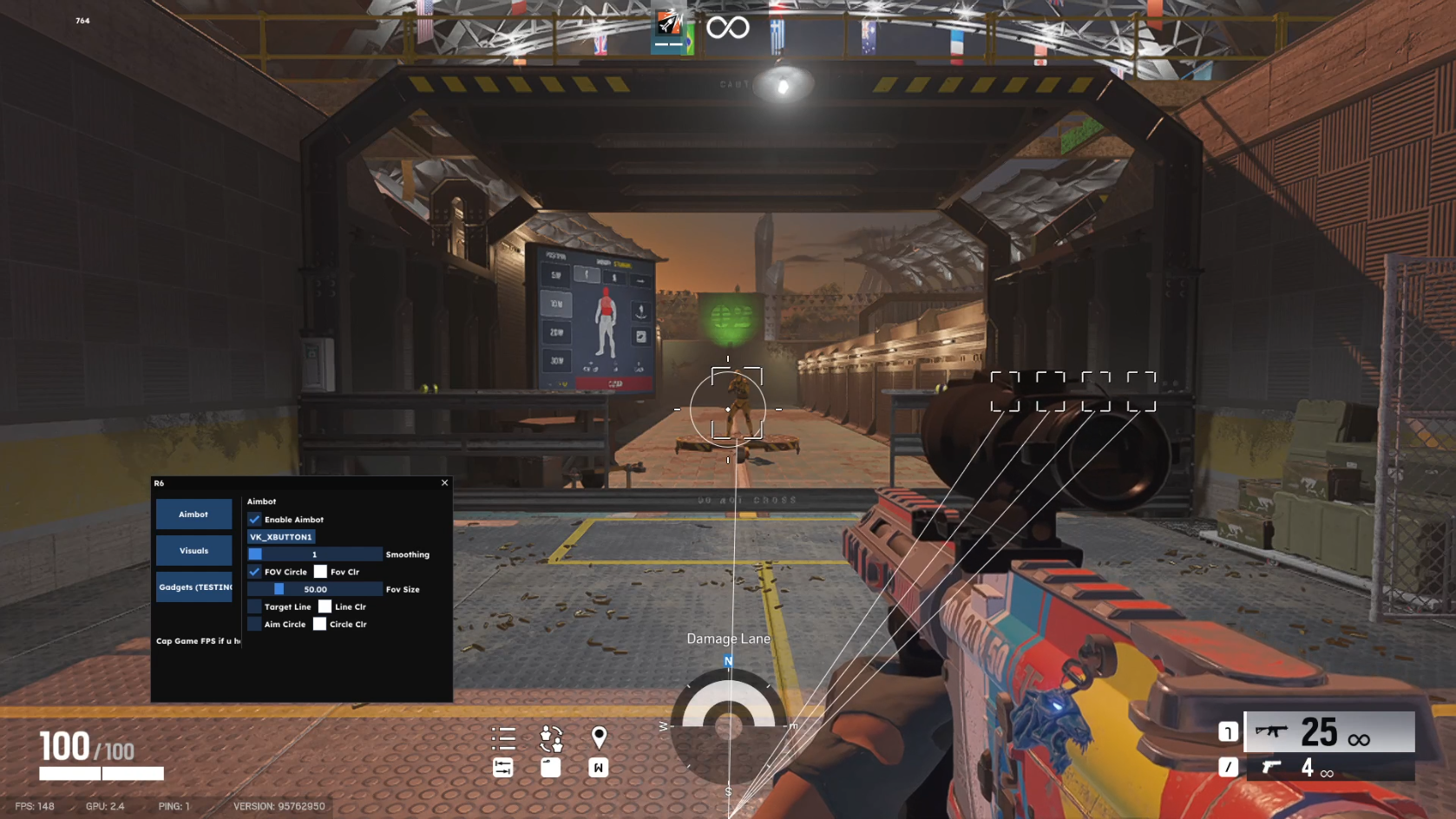Click the operator swap icon
This screenshot has height=819, width=1456.
point(551,738)
